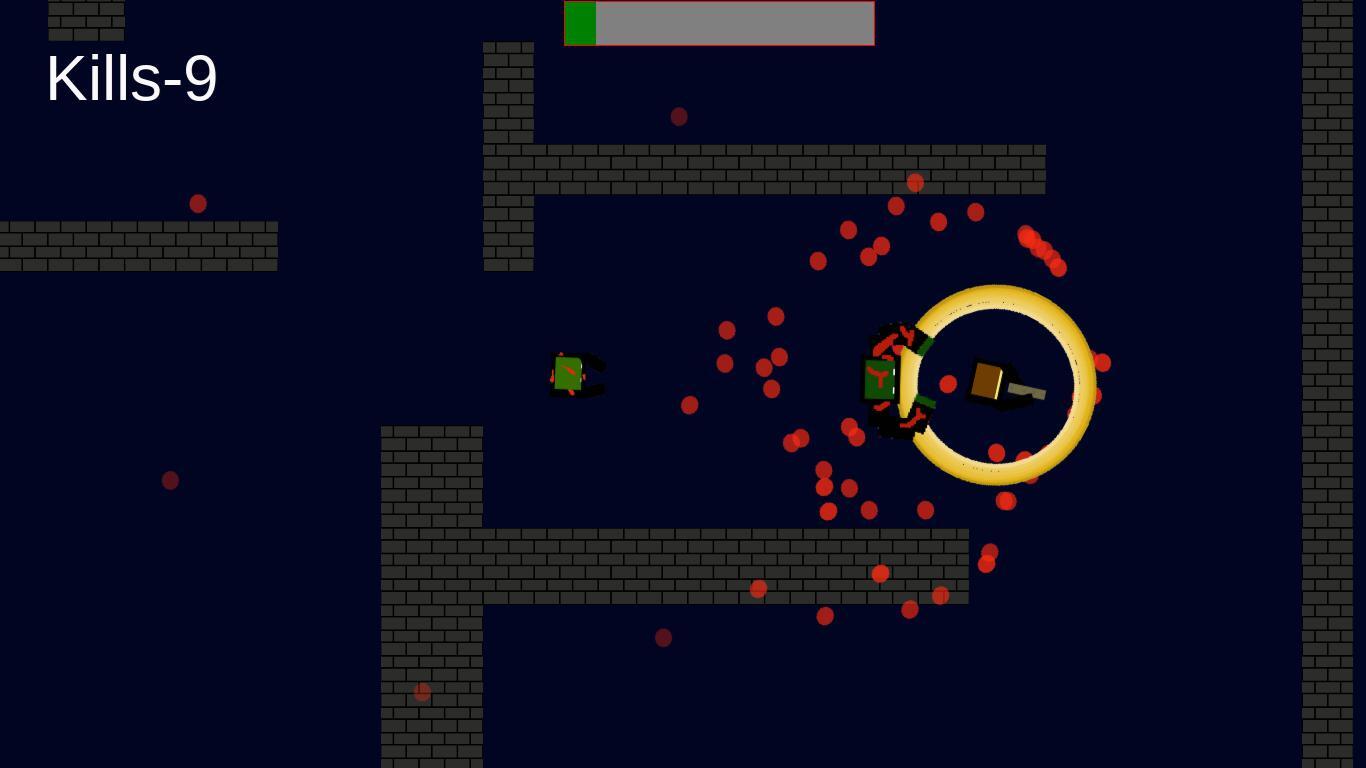Screen dimensions: 1366x768
Task: Click the Kills-9 score label
Action: 131,80
